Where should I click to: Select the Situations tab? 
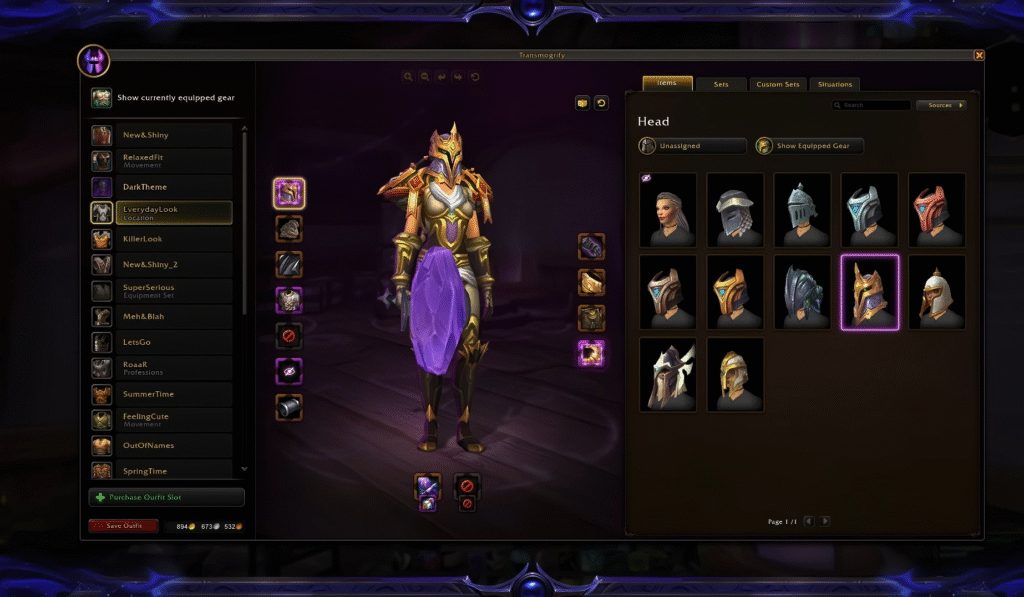[834, 85]
